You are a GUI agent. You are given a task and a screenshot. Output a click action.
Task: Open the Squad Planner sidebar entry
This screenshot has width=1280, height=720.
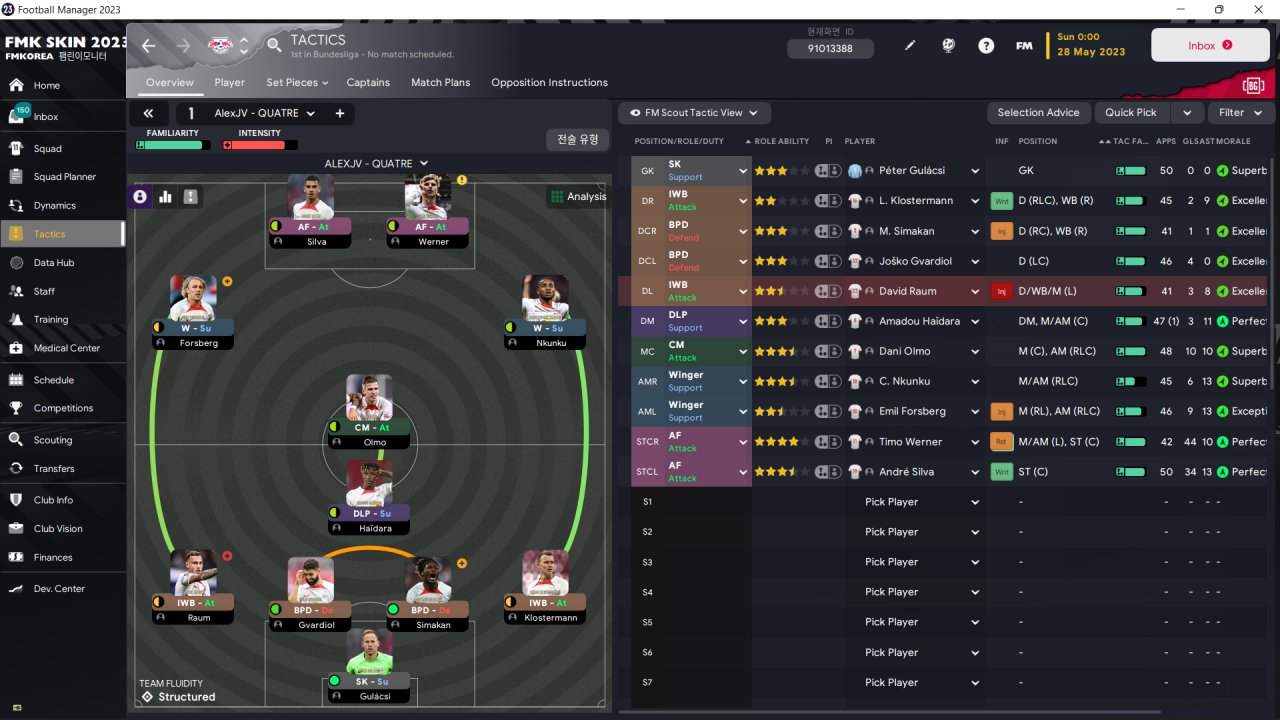coord(65,177)
